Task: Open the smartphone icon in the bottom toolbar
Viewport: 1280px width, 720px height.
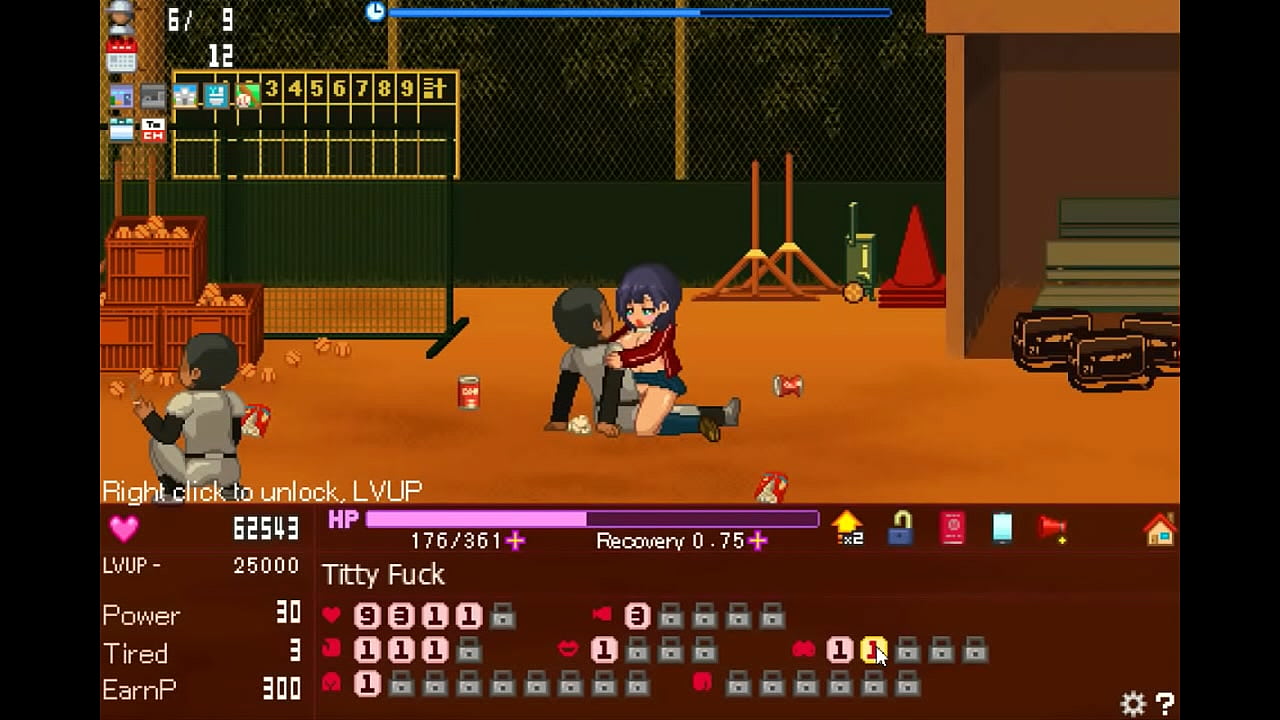Action: pos(1001,527)
